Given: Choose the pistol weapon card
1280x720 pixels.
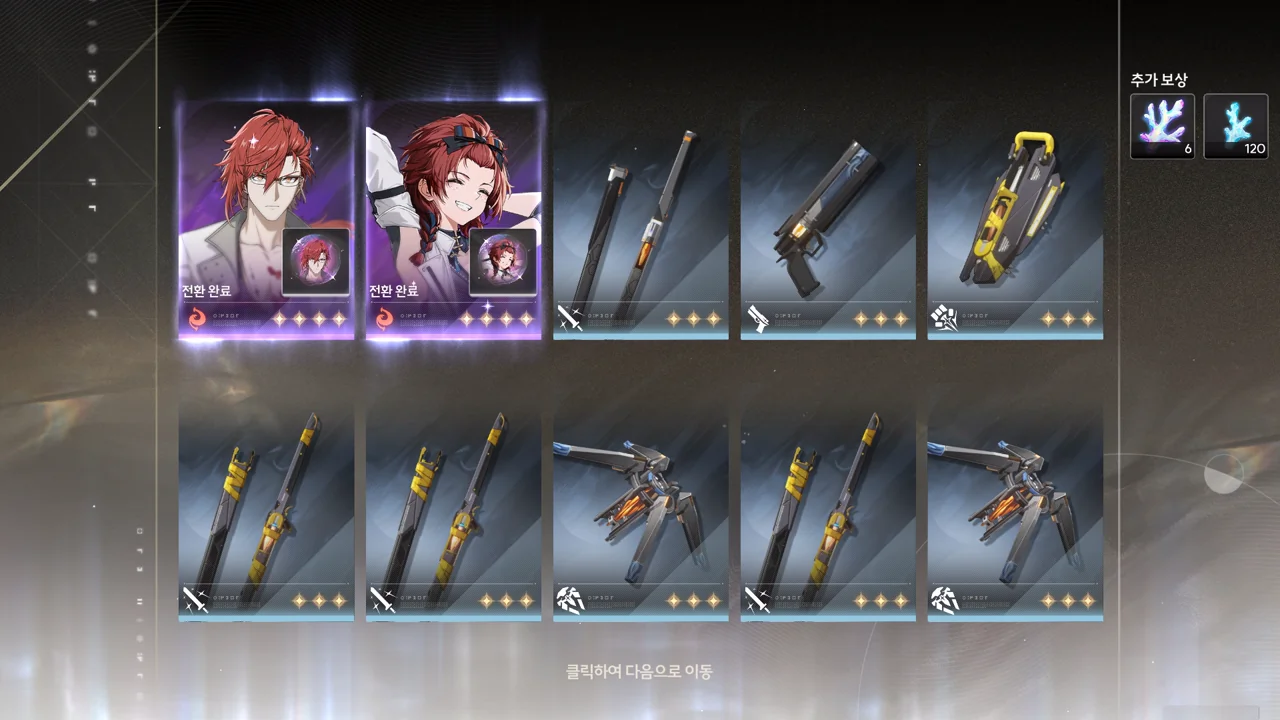Looking at the screenshot, I should click(828, 220).
